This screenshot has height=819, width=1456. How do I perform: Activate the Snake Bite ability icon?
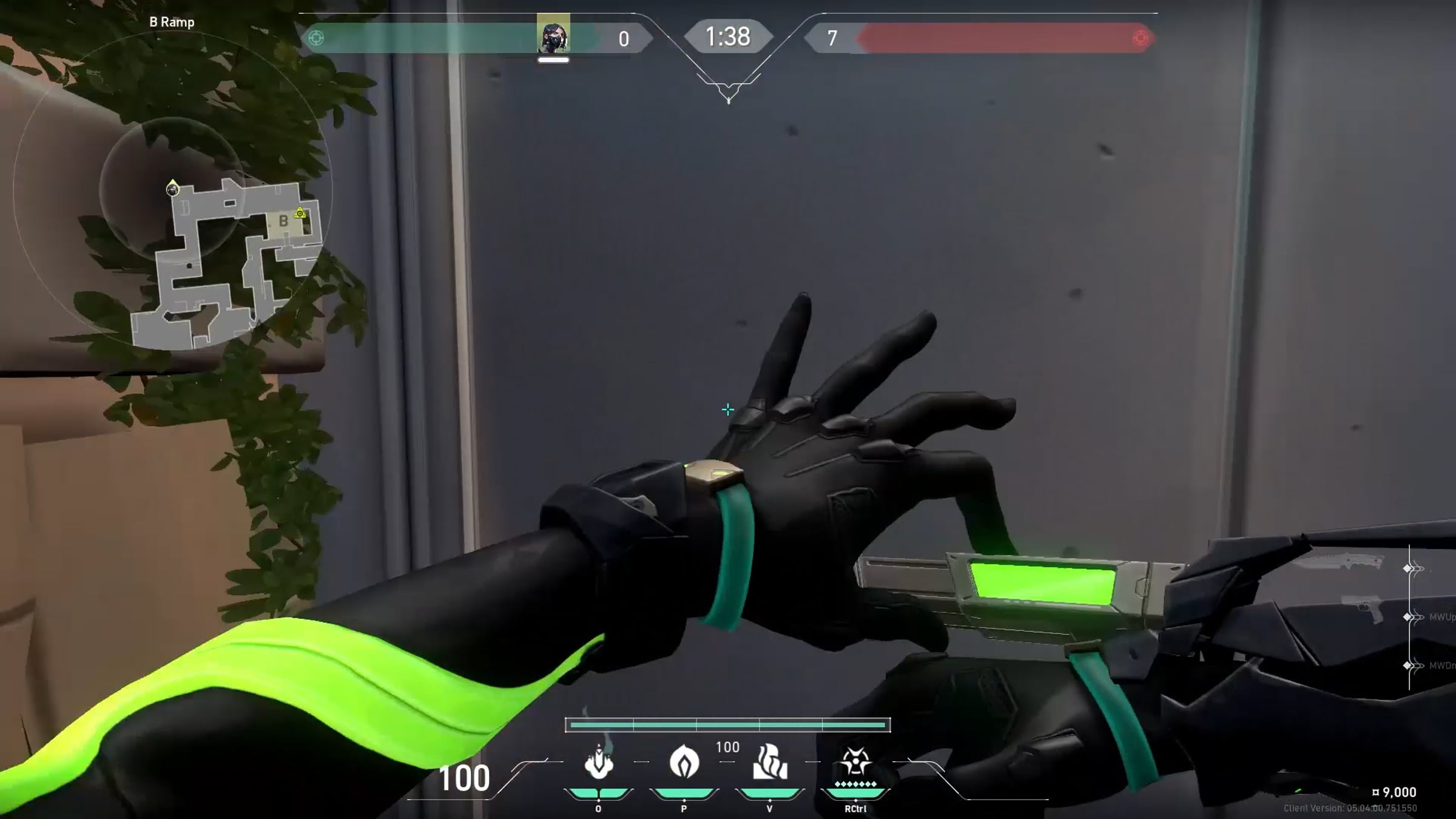[x=598, y=762]
